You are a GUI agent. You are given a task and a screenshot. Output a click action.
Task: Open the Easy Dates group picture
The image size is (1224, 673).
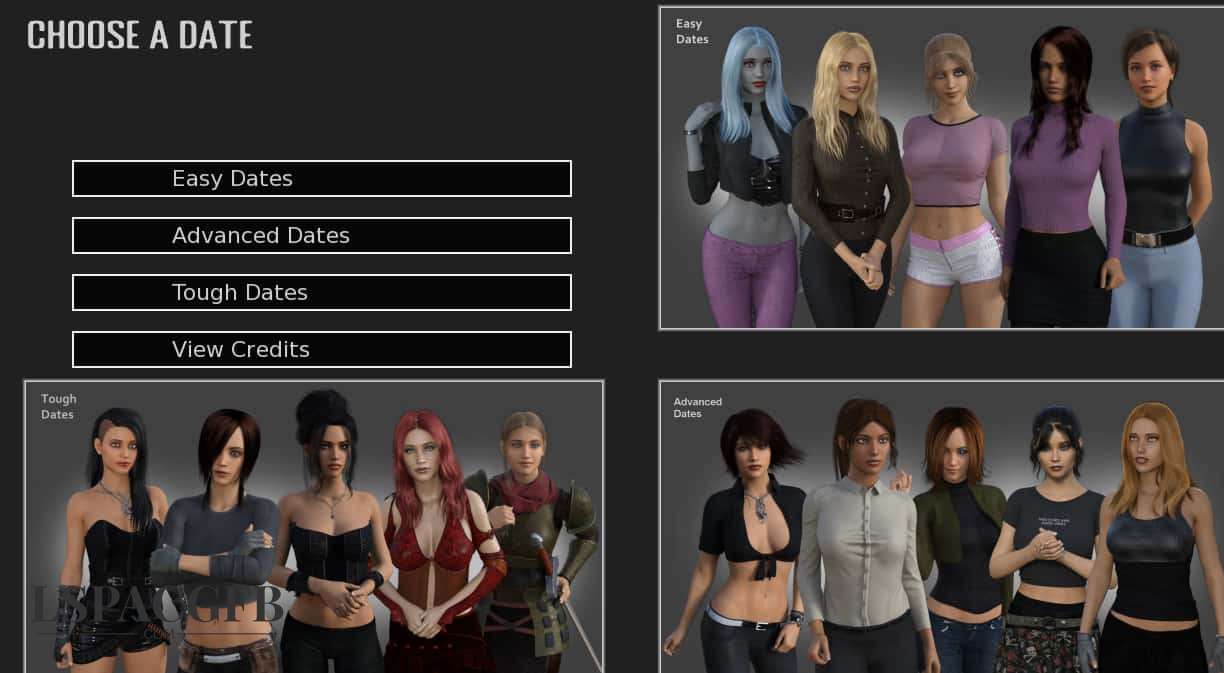[x=941, y=168]
